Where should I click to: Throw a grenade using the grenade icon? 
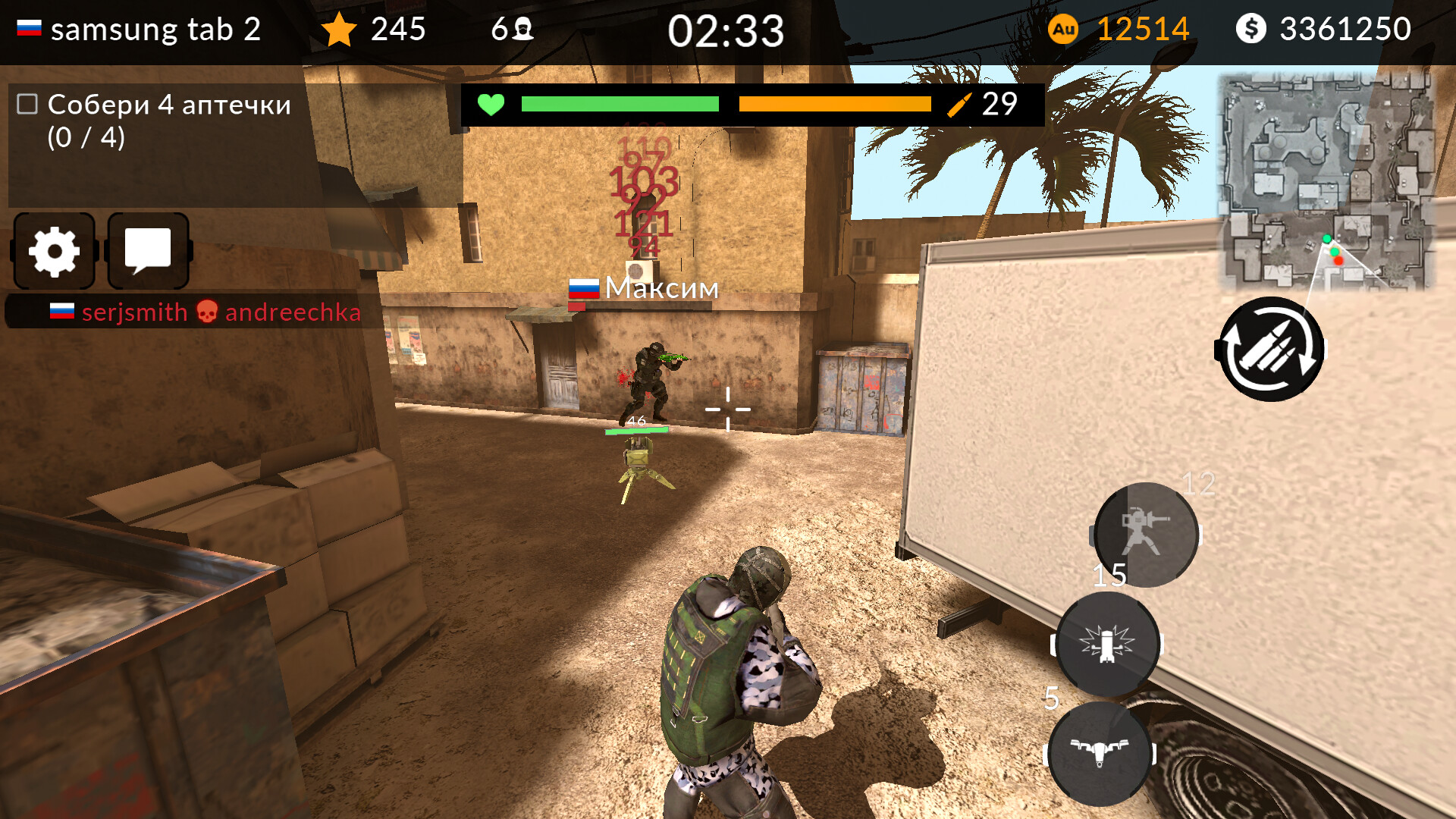click(x=1107, y=645)
